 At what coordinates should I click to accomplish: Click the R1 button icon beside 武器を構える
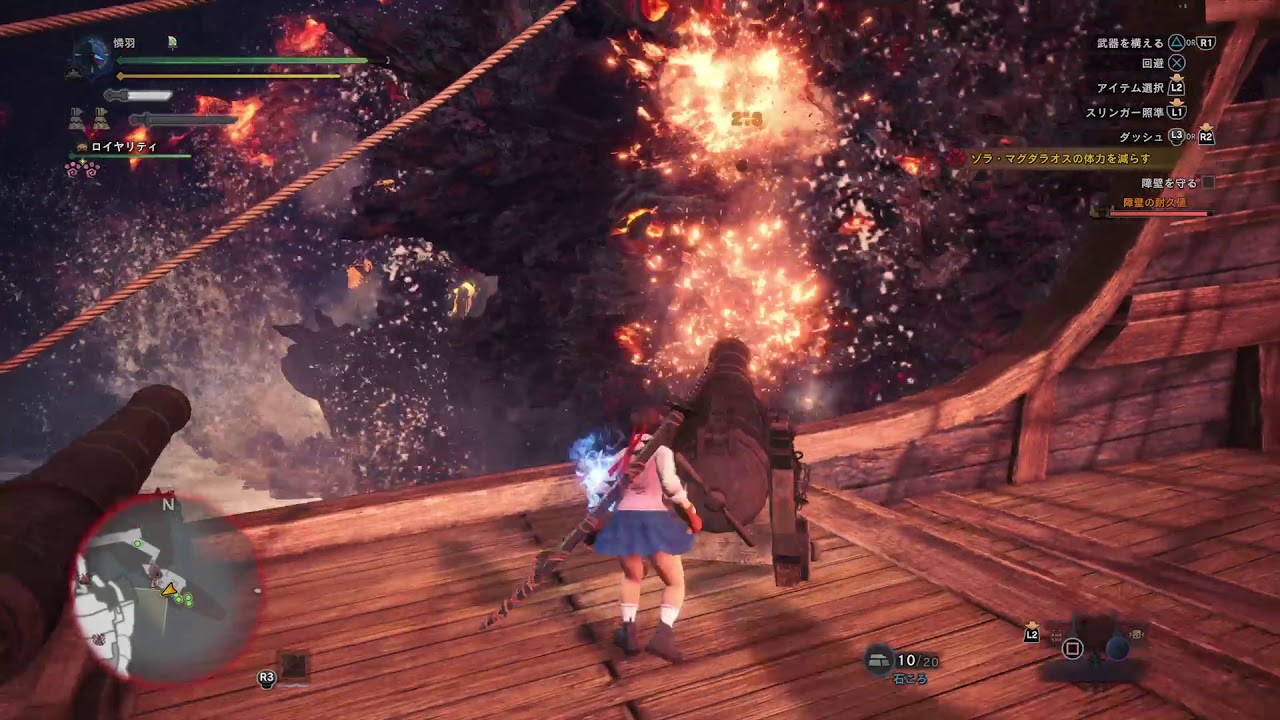pyautogui.click(x=1205, y=42)
